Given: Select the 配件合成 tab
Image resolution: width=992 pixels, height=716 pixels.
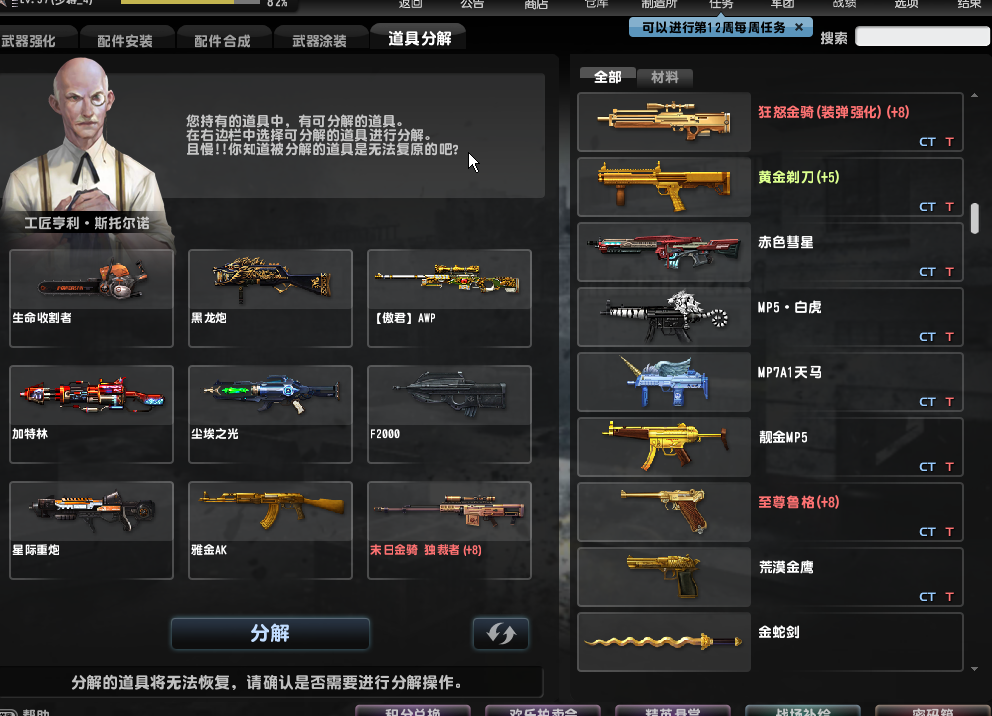Looking at the screenshot, I should pos(222,41).
